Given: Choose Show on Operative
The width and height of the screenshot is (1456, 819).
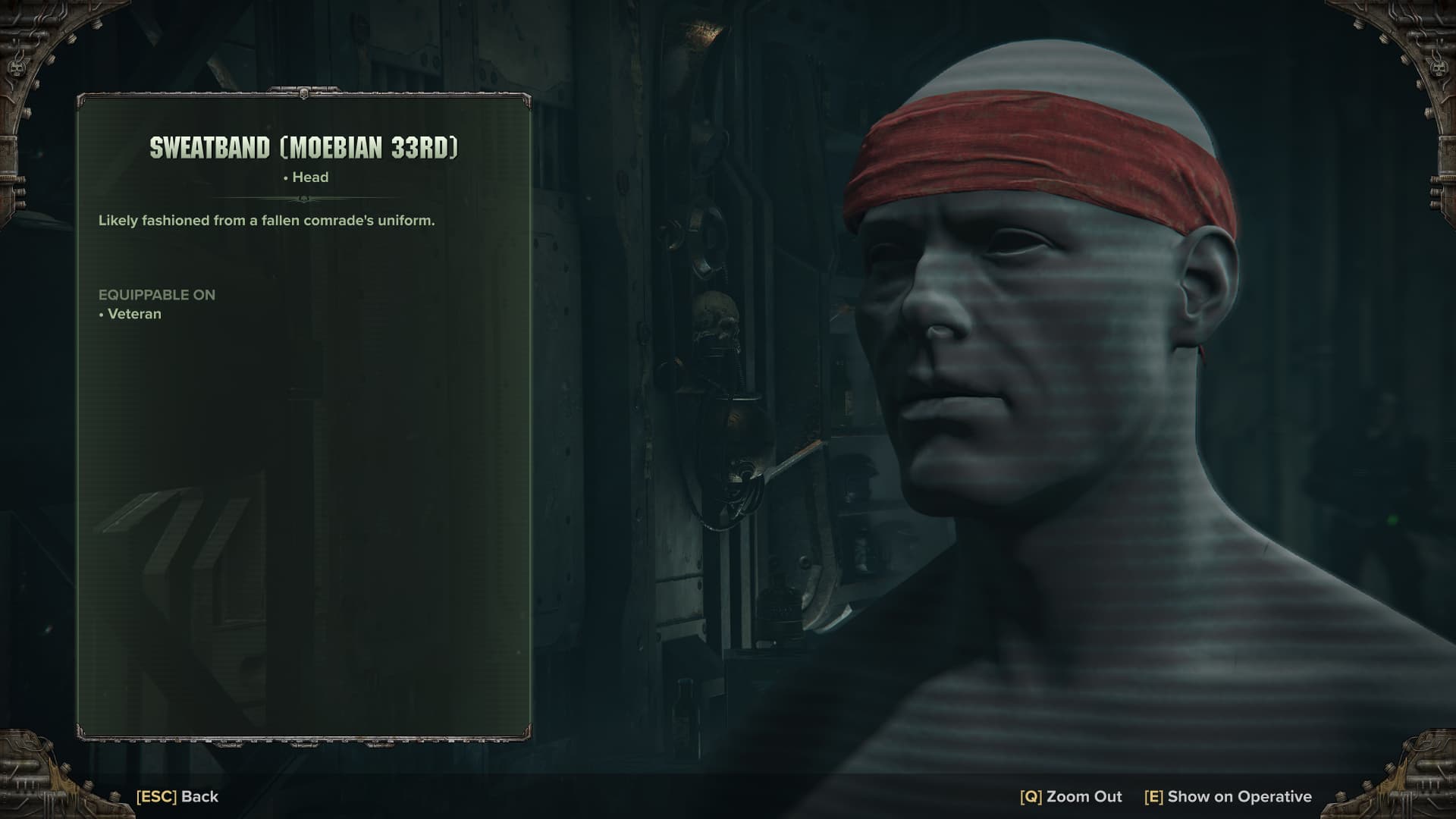Looking at the screenshot, I should [x=1228, y=796].
